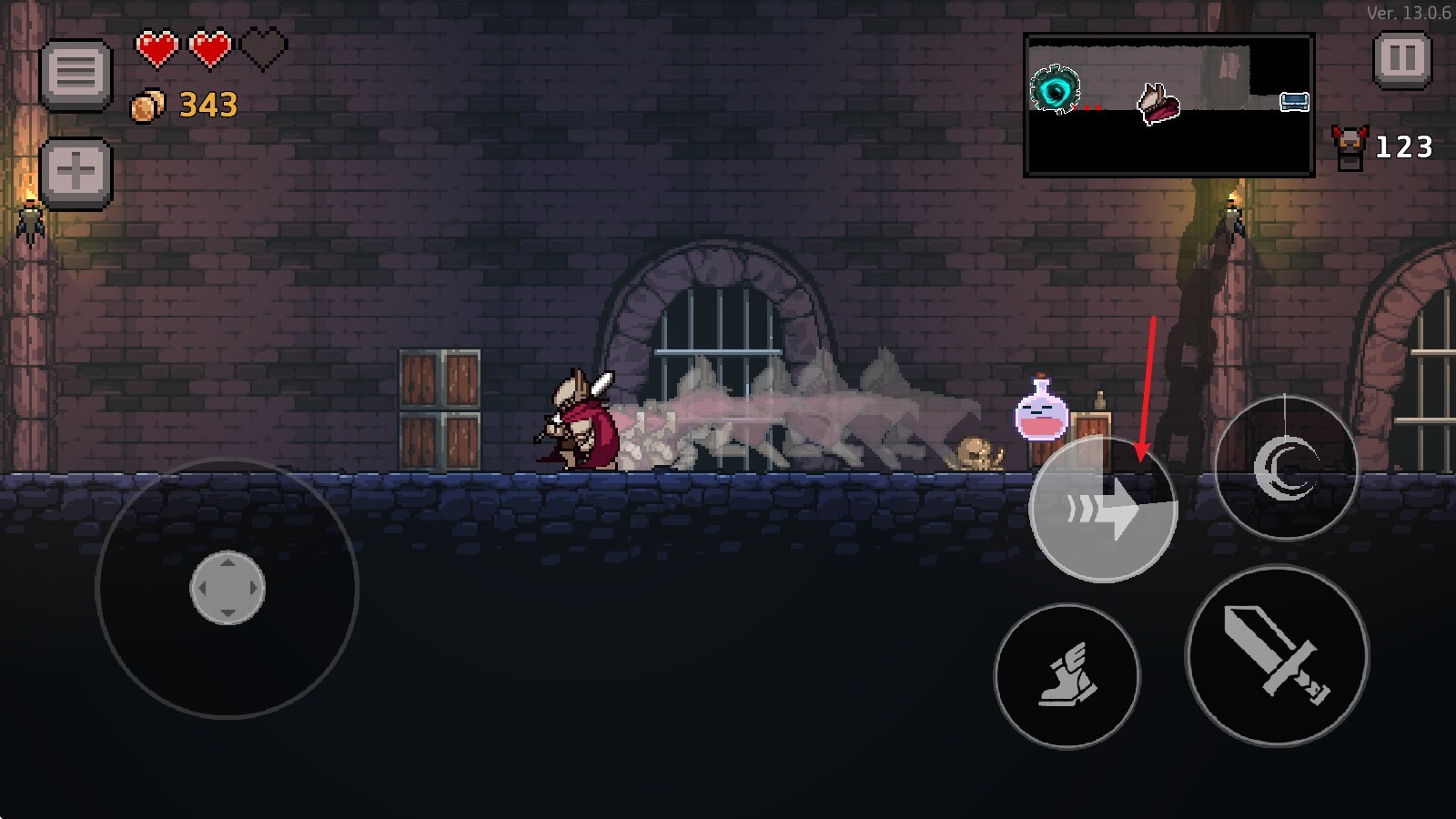Activate the dash arrow skill
The width and height of the screenshot is (1456, 819).
(1103, 511)
